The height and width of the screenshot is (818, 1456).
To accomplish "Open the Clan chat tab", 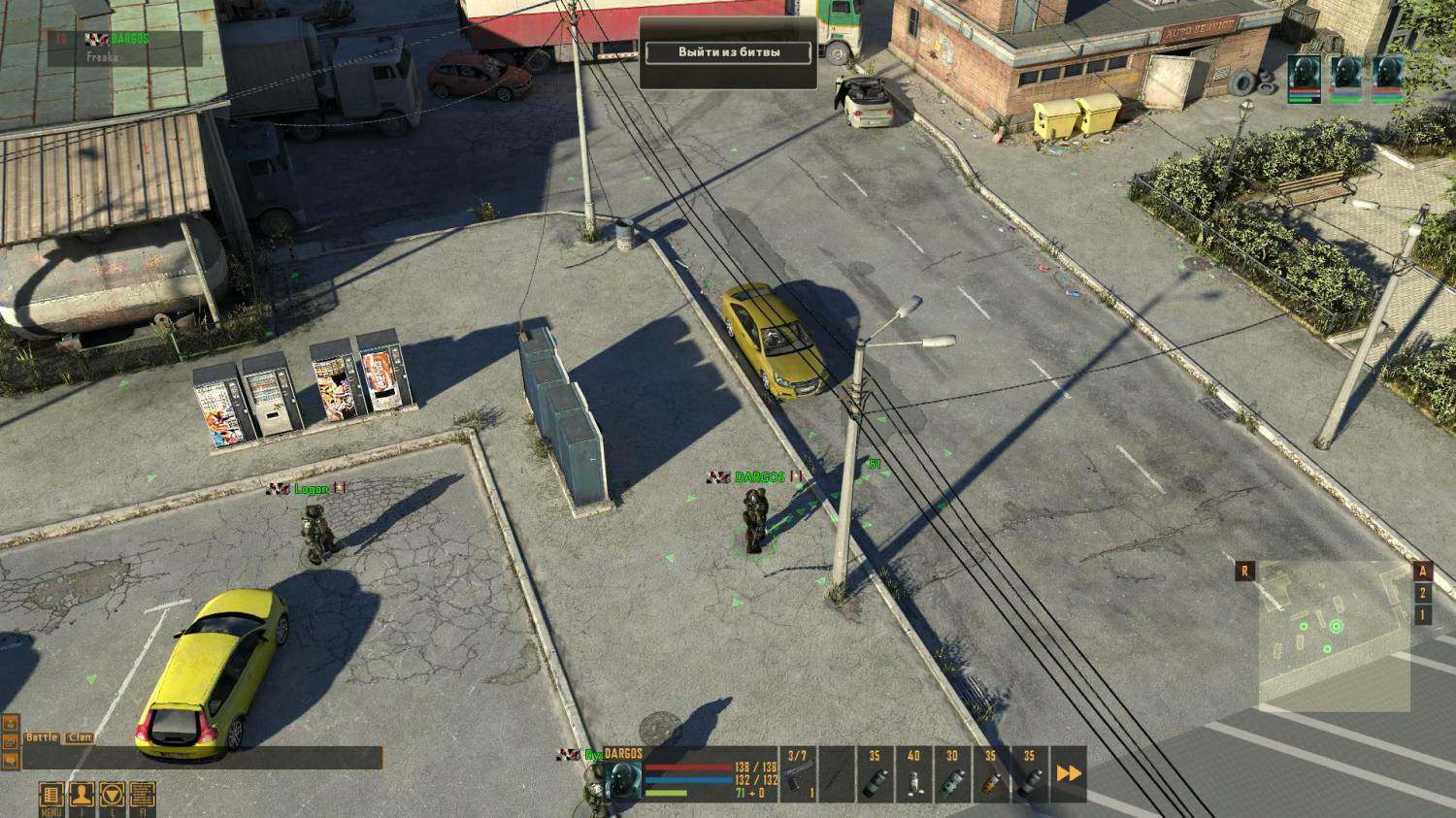I will pyautogui.click(x=80, y=737).
